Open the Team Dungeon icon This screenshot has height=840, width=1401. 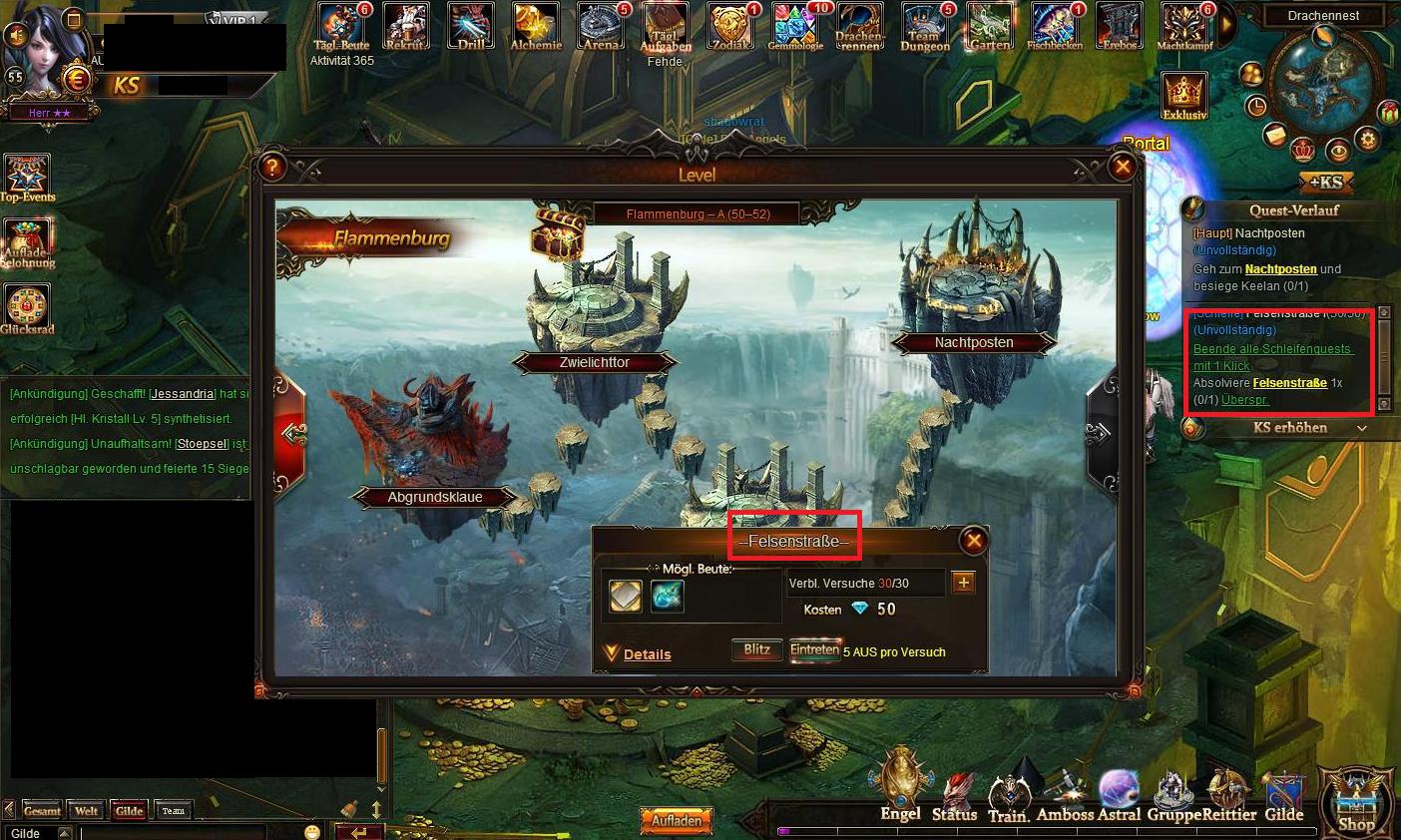[x=925, y=26]
